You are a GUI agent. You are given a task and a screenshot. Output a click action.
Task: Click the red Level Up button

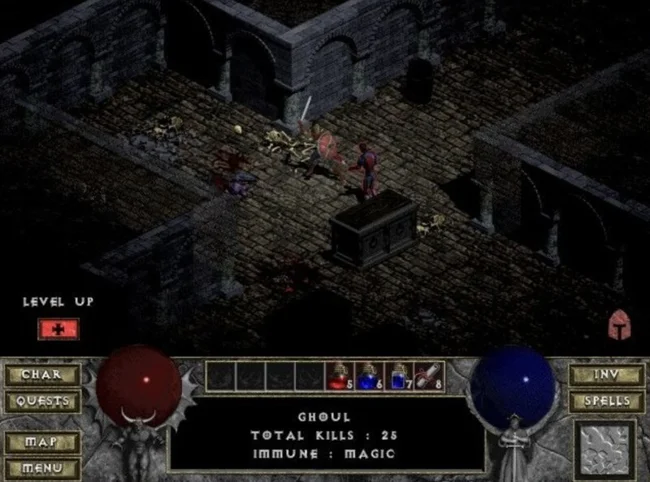click(x=58, y=327)
